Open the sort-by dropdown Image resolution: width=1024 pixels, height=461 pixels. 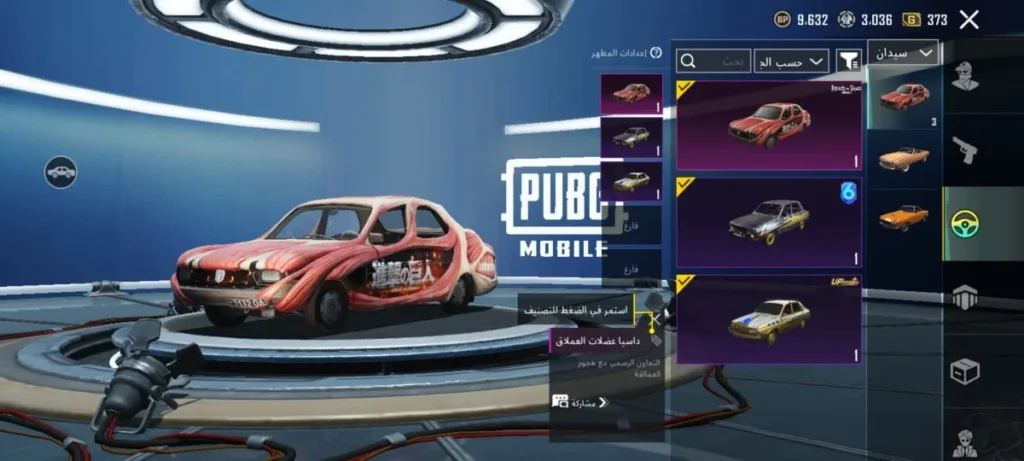point(791,61)
